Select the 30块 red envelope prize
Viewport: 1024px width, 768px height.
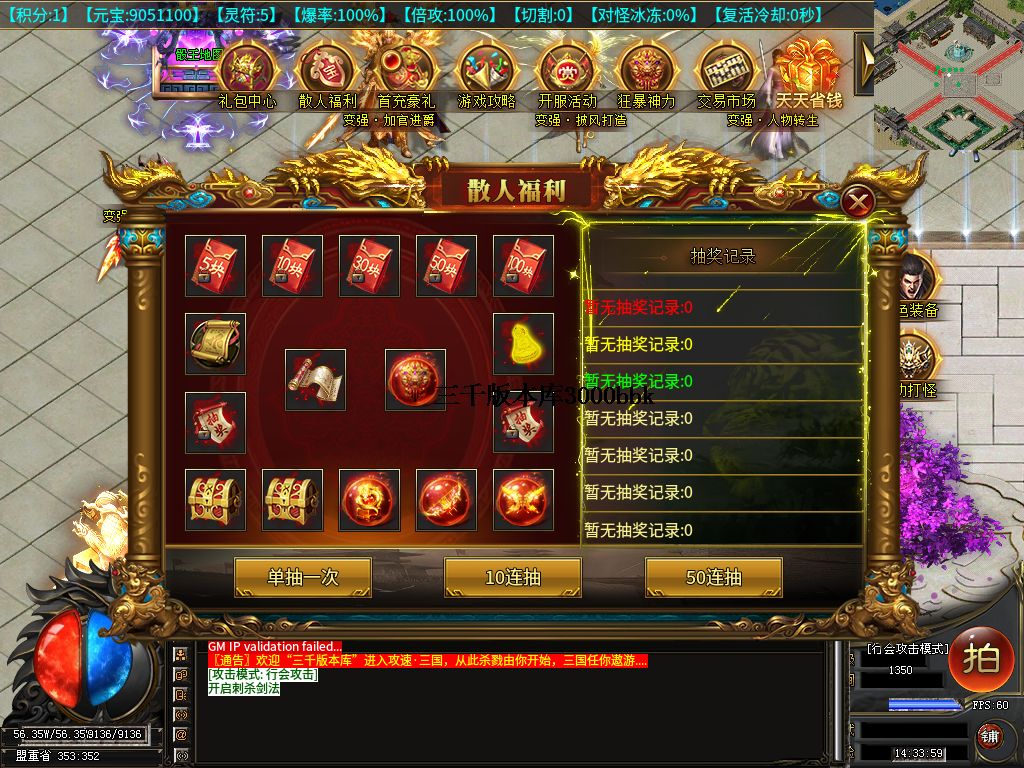(369, 265)
